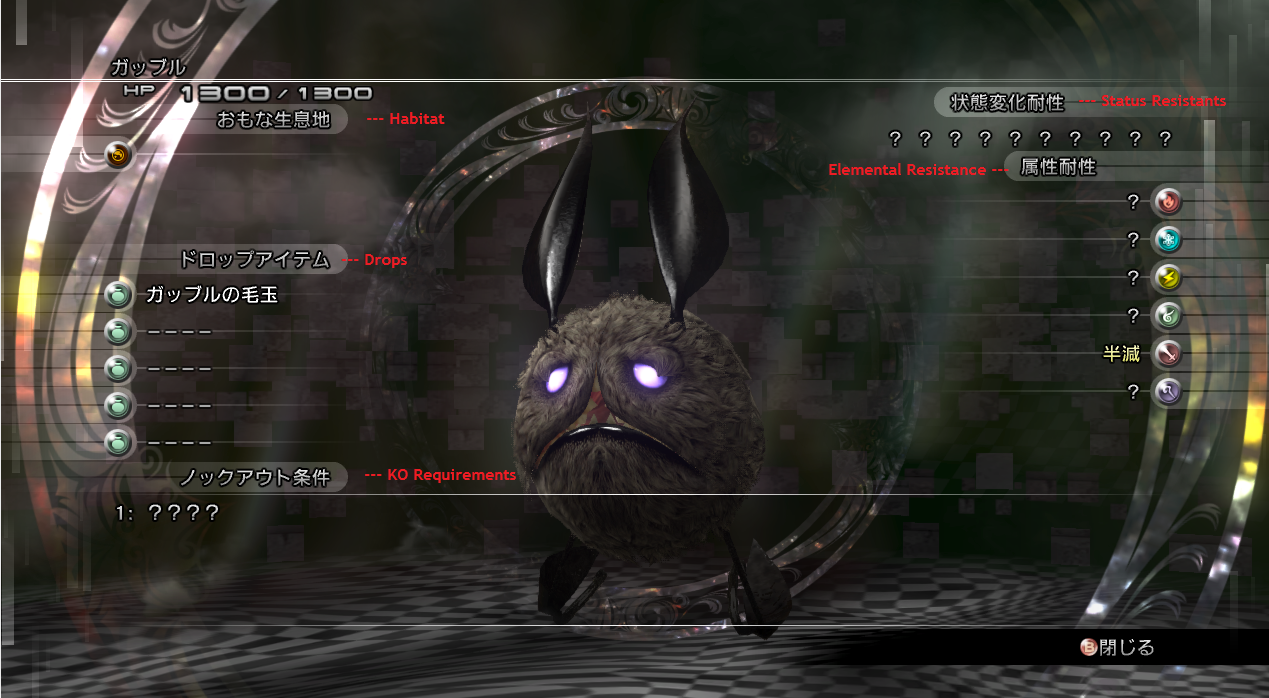Viewport: 1269px width, 698px height.
Task: Open the ドロップアイテム section header
Action: click(254, 260)
